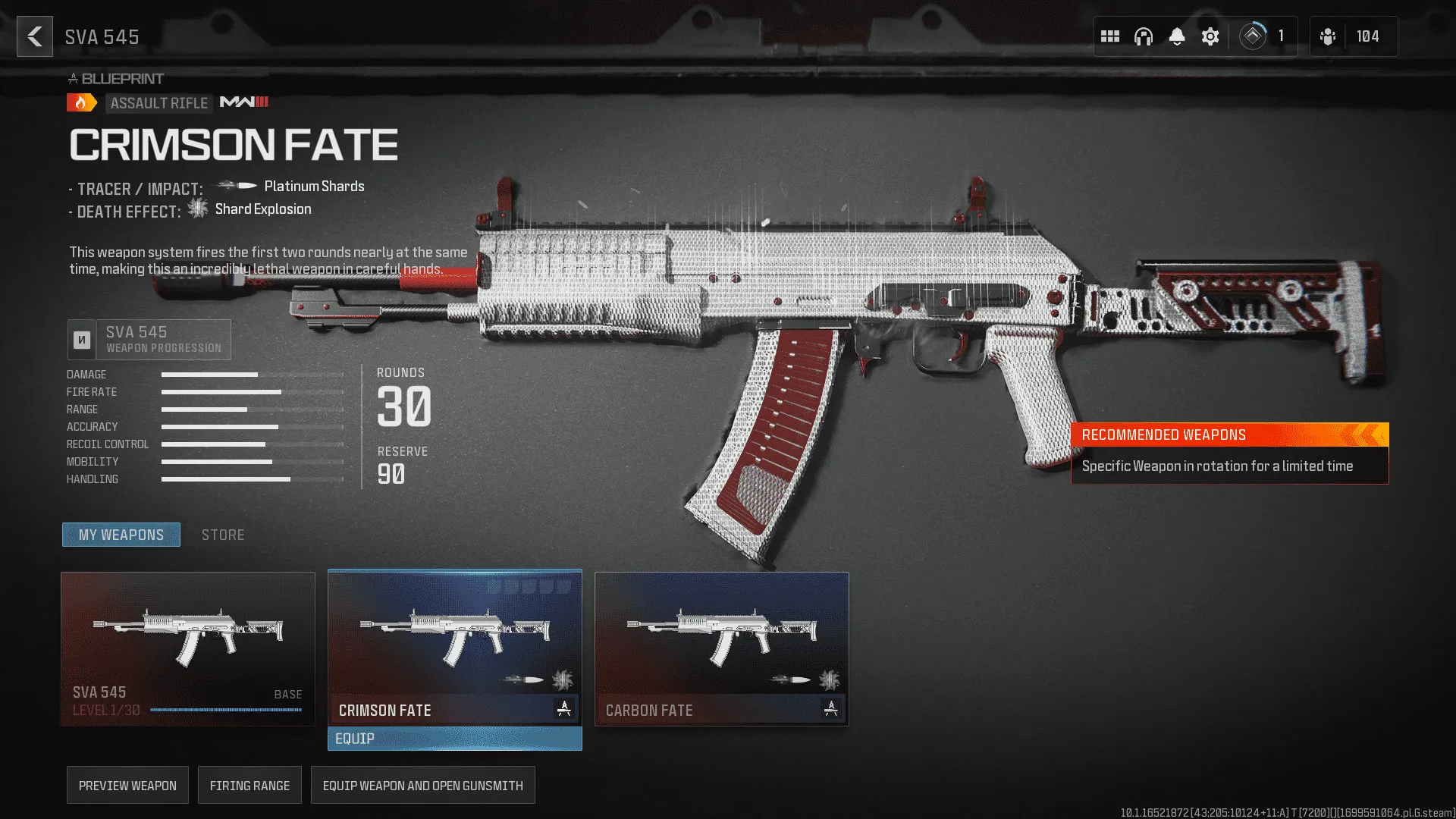Open the Recommended Weapons banner
Image resolution: width=1456 pixels, height=819 pixels.
click(x=1229, y=453)
